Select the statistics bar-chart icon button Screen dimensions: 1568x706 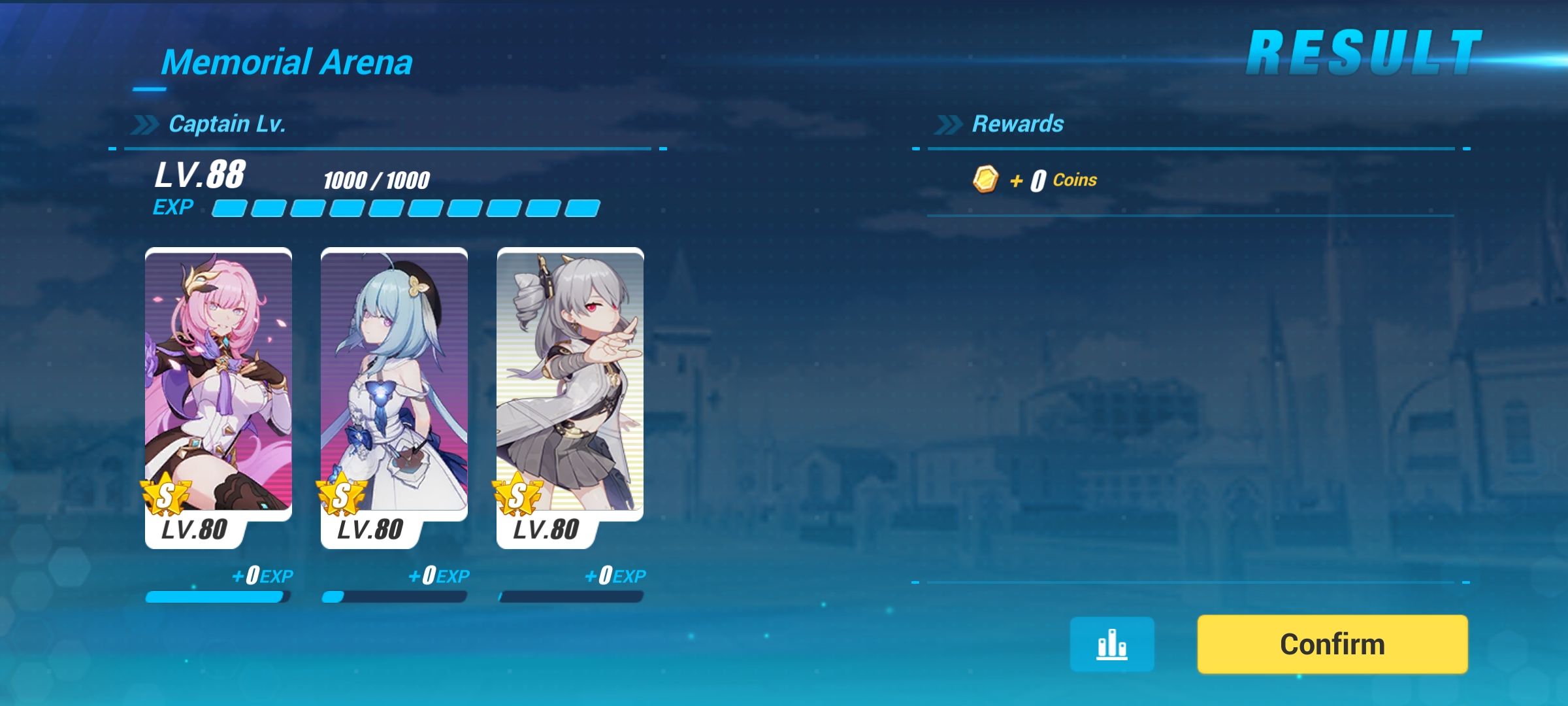tap(1113, 644)
